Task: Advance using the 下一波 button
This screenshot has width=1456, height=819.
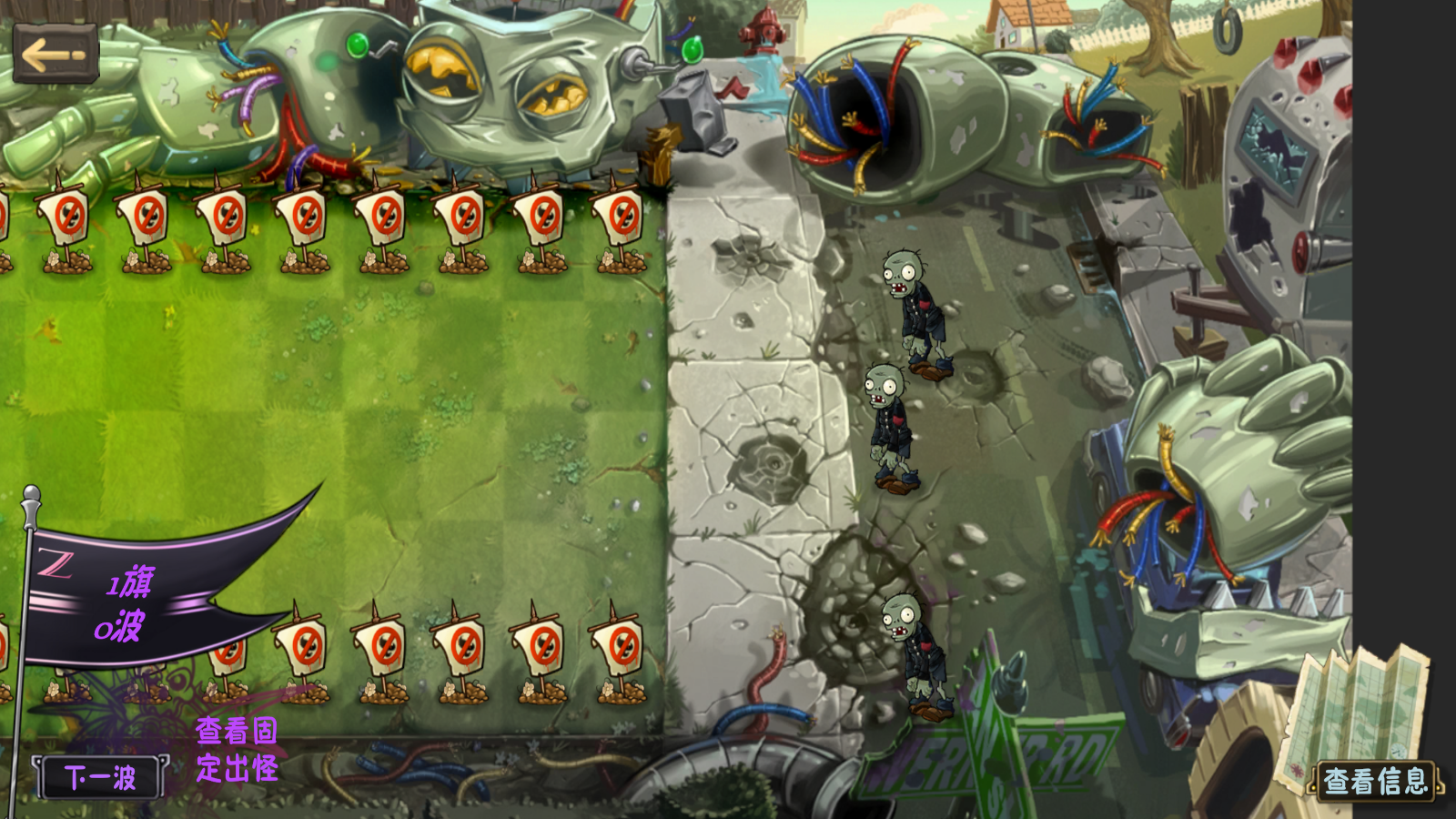Action: [100, 777]
